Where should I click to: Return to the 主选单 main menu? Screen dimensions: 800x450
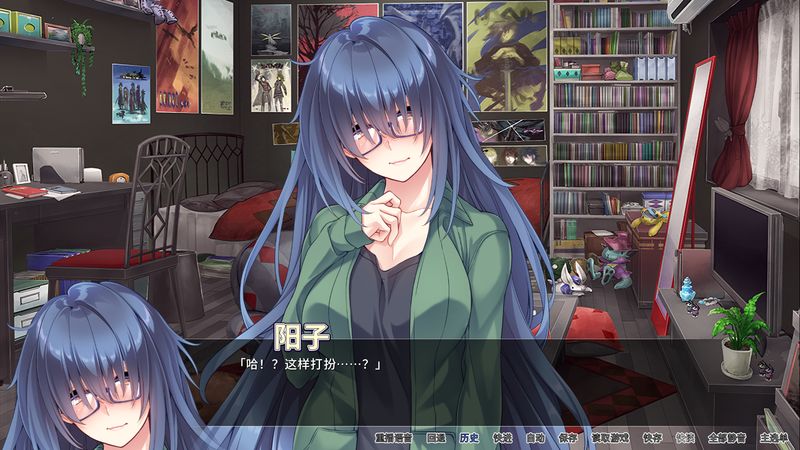pyautogui.click(x=773, y=438)
